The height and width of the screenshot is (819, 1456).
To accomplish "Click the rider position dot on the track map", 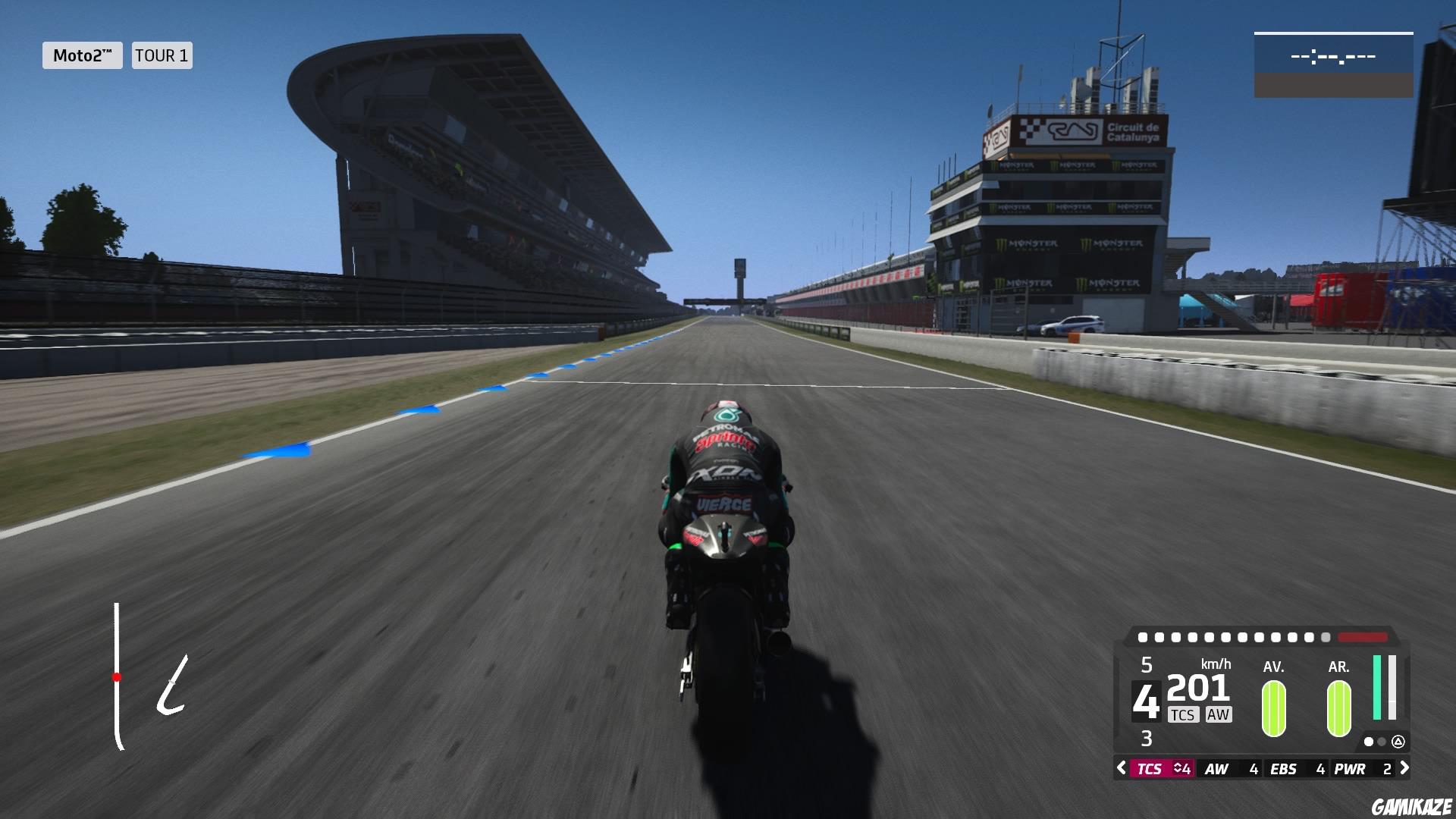I will [x=118, y=678].
